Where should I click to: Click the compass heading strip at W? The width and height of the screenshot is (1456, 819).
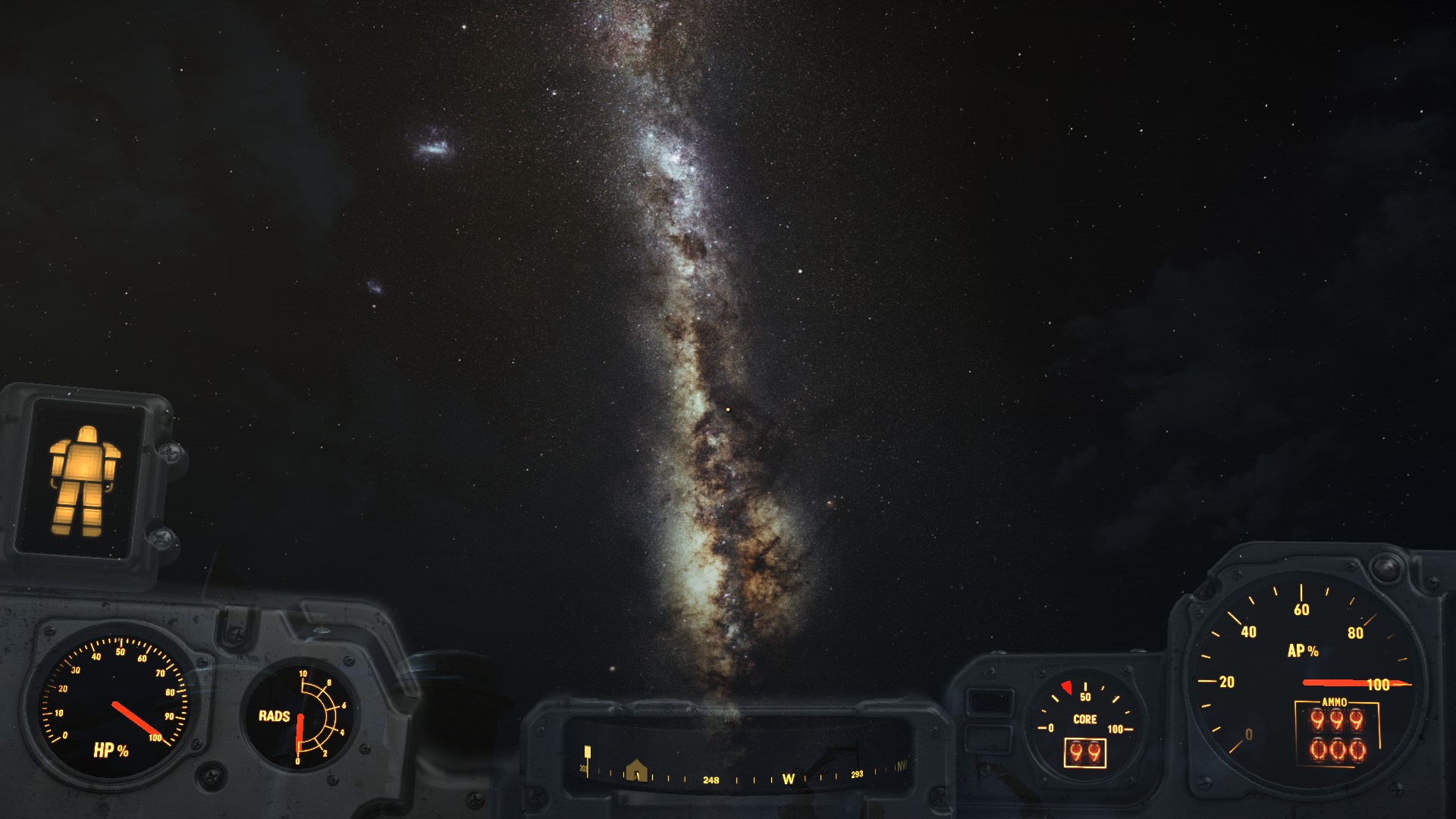788,779
